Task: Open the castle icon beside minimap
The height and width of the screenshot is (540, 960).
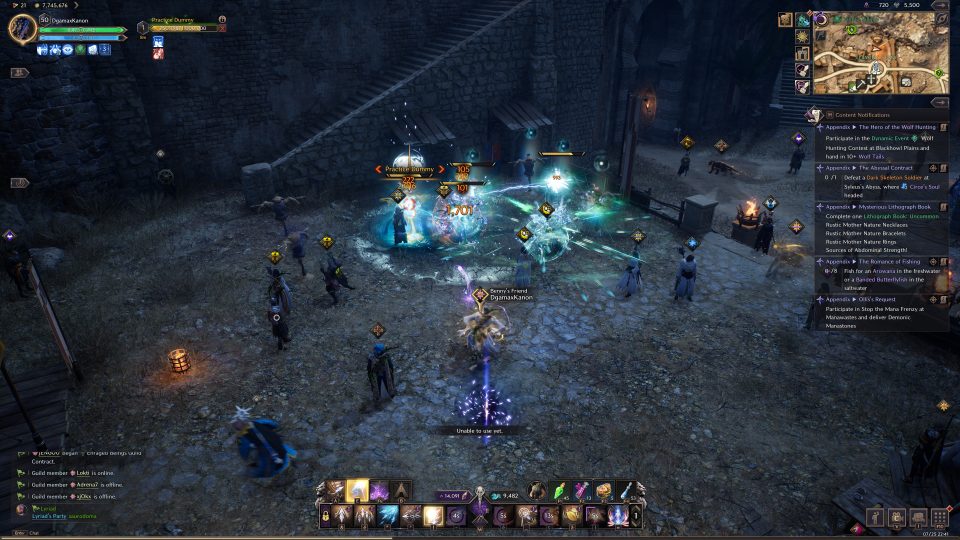Action: (802, 53)
